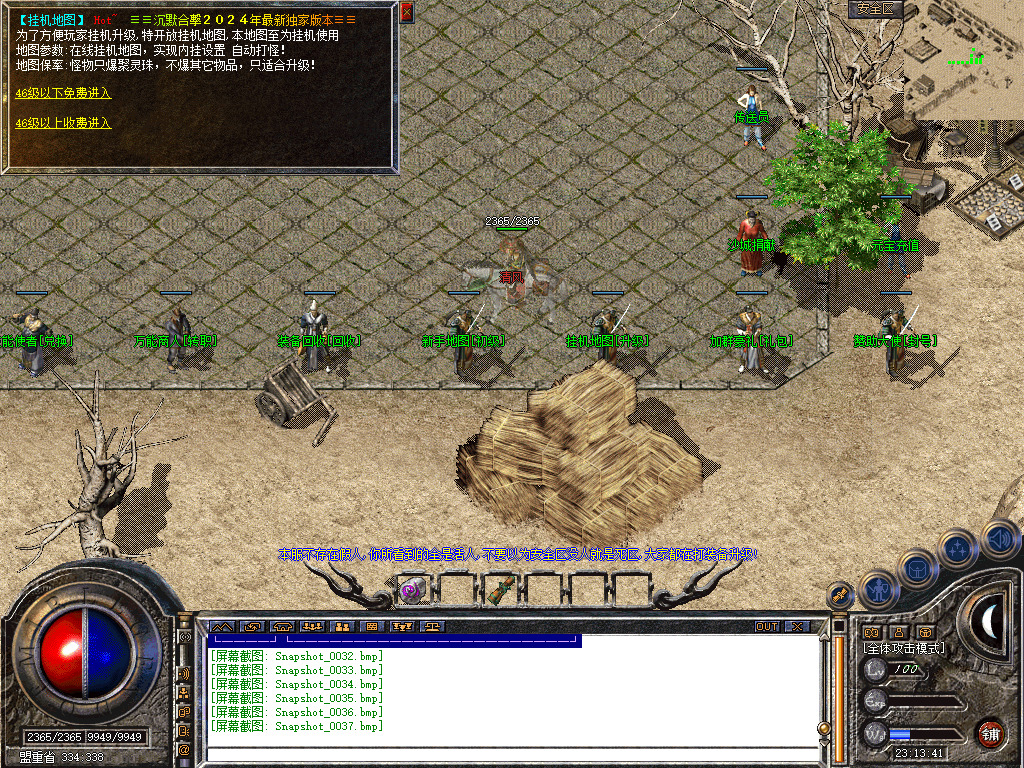Click the X button beside OUT

pyautogui.click(x=797, y=626)
